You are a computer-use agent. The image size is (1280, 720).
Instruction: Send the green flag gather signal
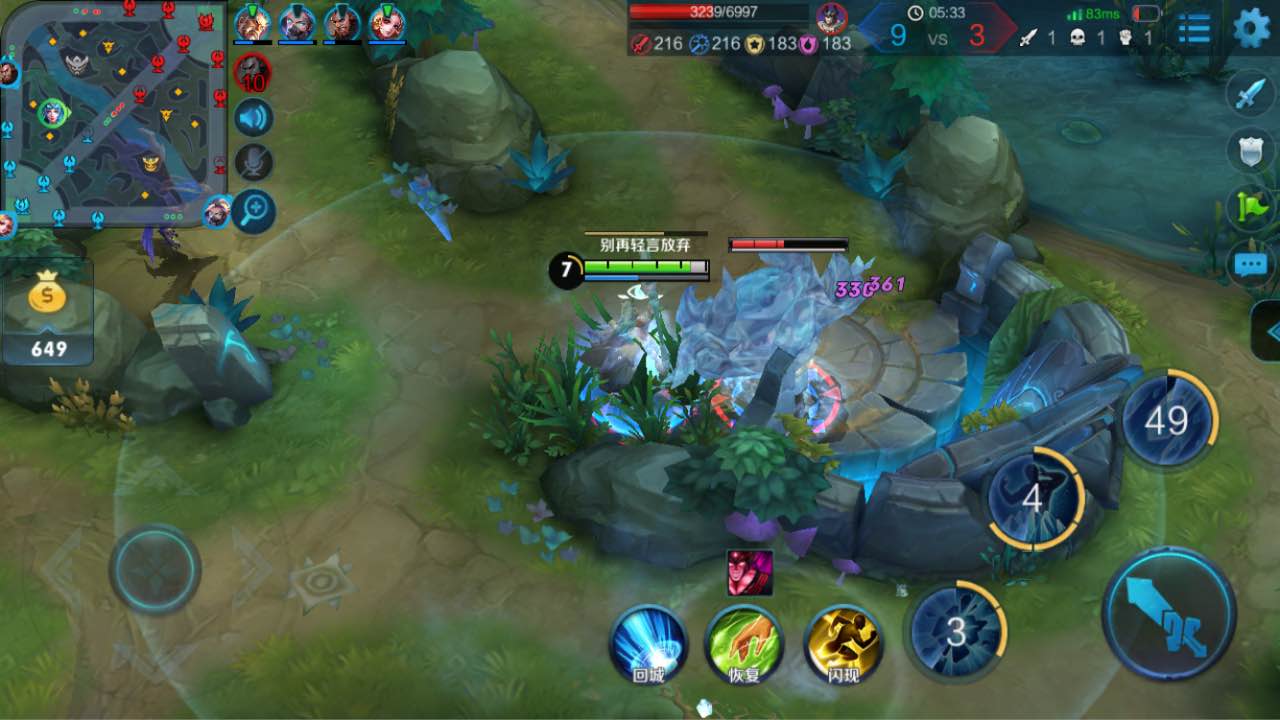coord(1251,207)
